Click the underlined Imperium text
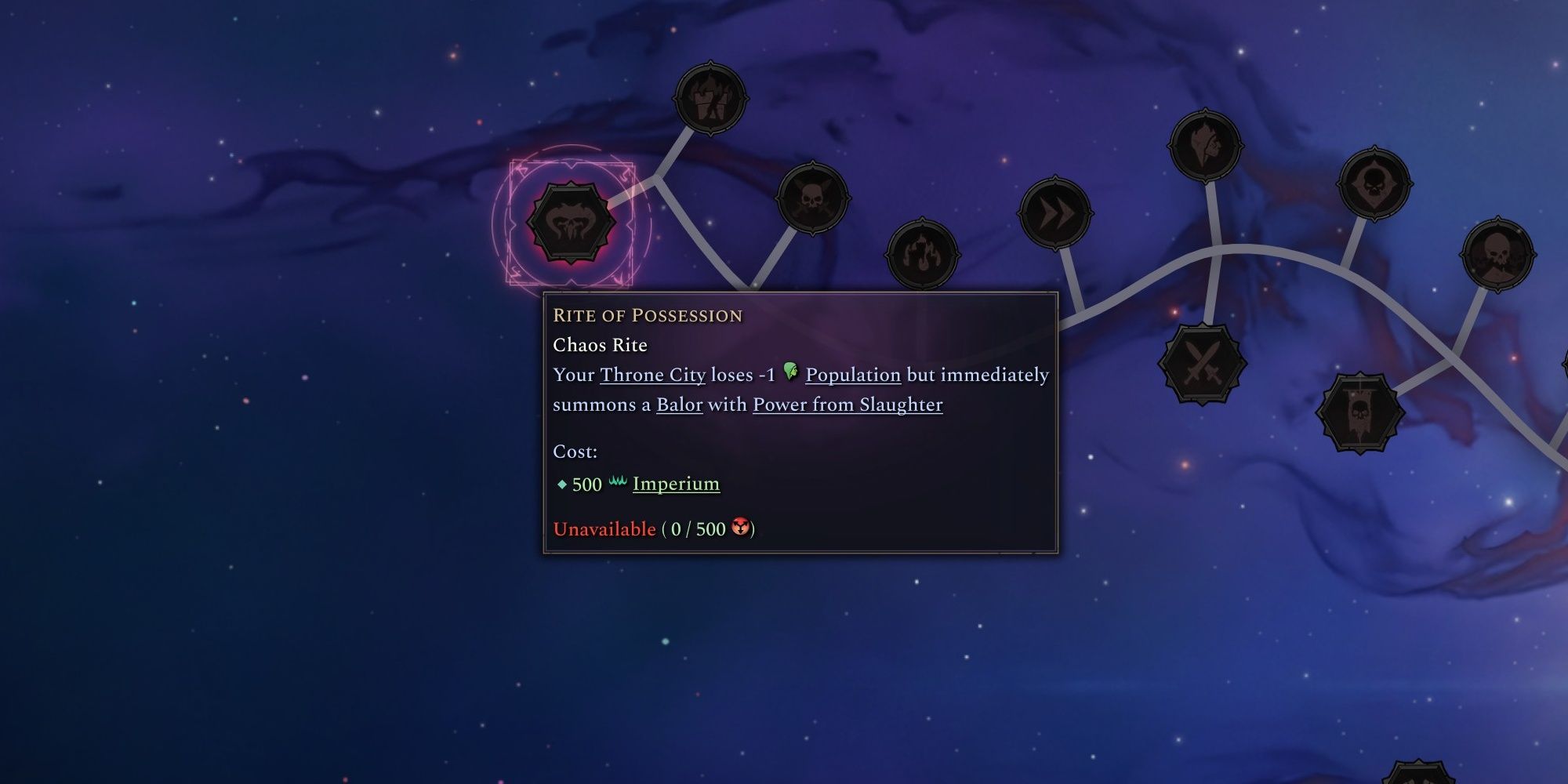Screen dimensions: 1568x784 pyautogui.click(x=674, y=485)
